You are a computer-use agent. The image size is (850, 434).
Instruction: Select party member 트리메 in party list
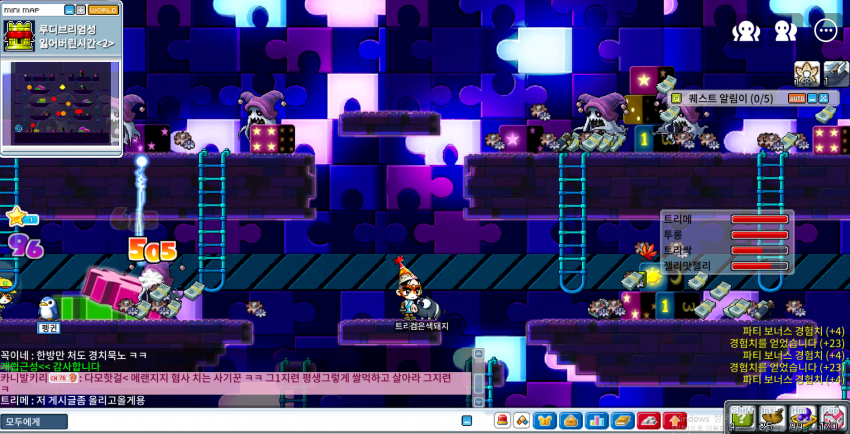pos(727,219)
